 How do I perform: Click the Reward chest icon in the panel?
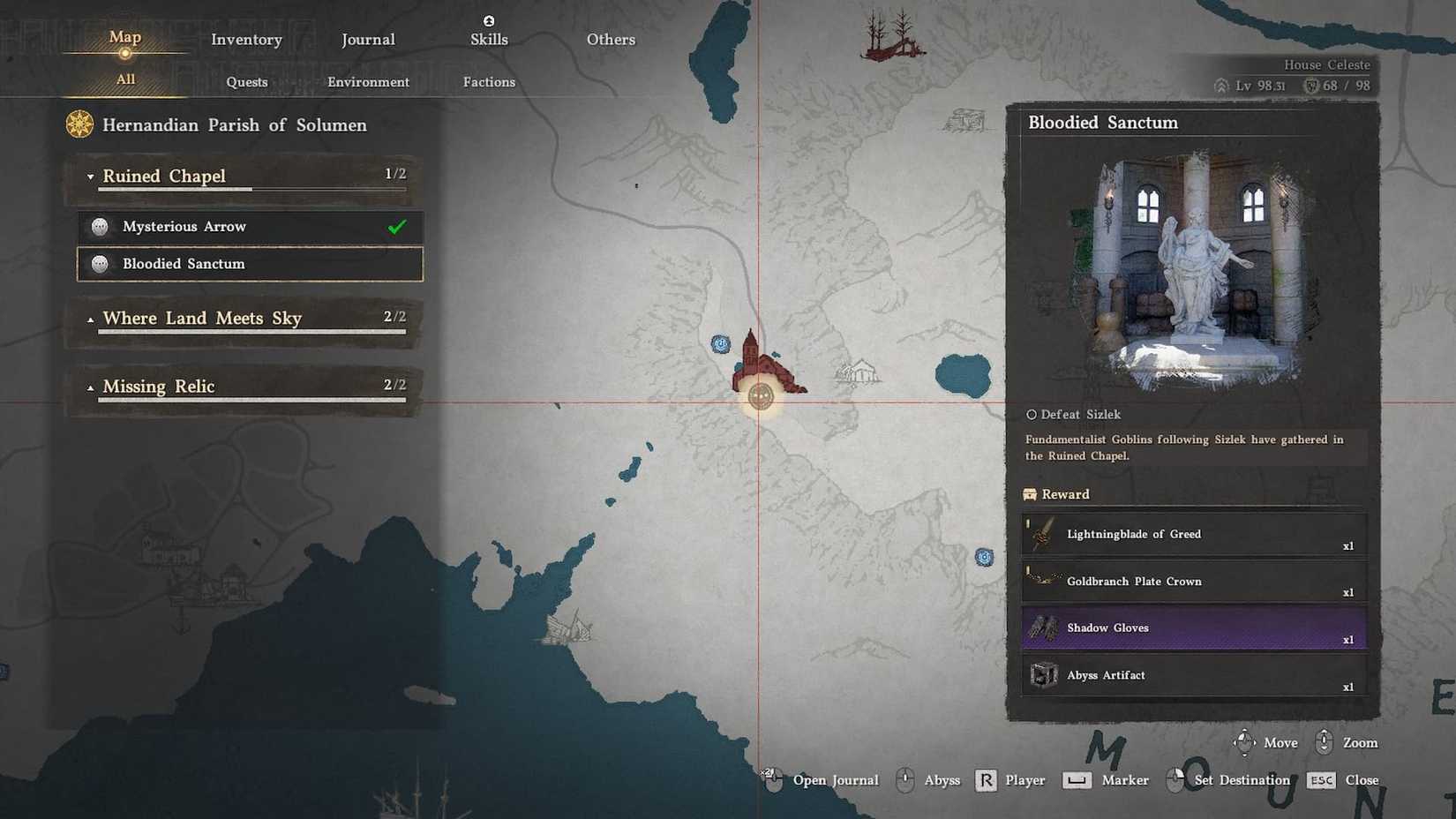click(1031, 494)
